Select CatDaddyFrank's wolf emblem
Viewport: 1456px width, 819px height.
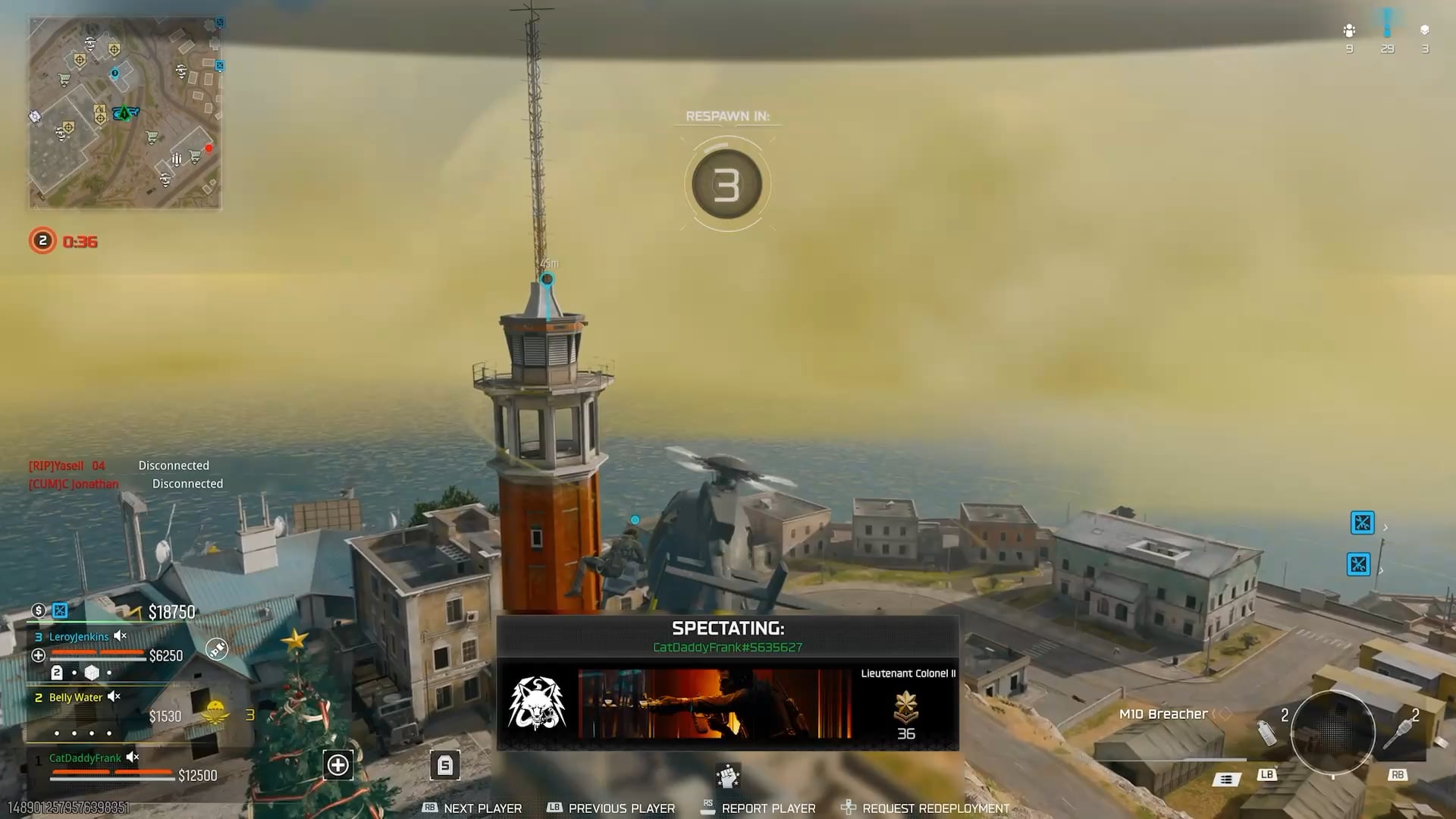(537, 703)
